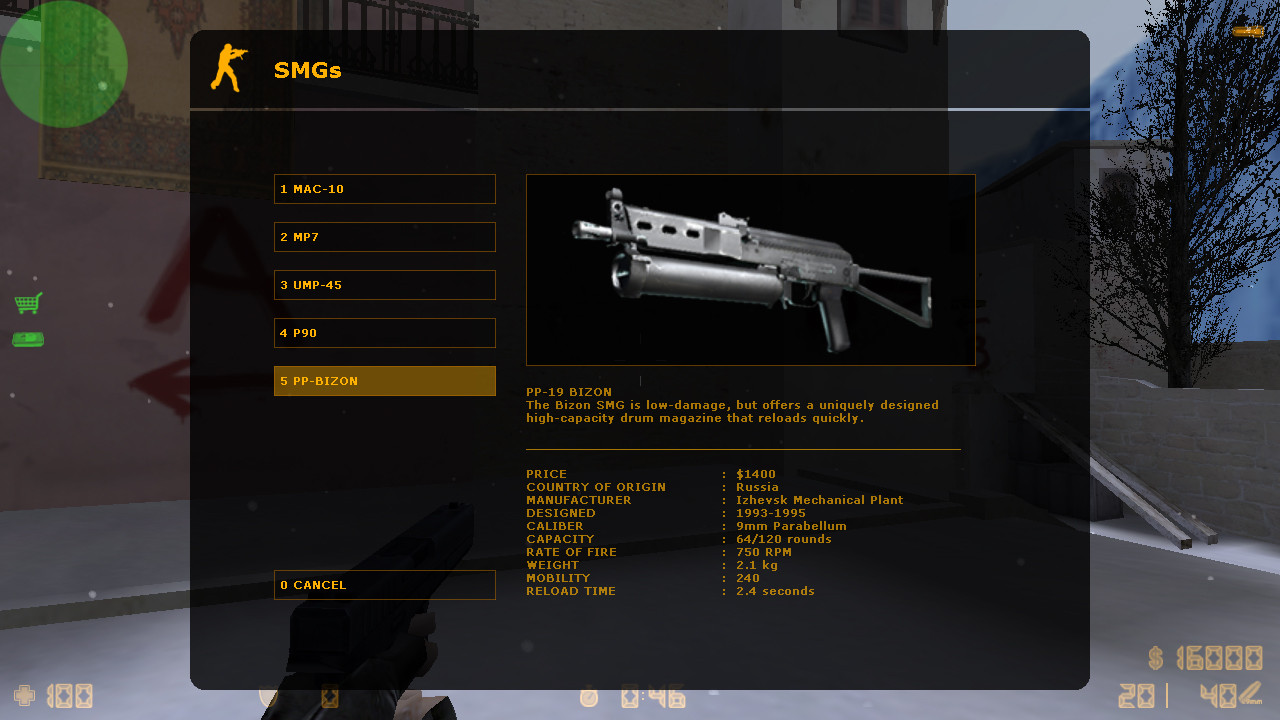
Task: Purchase the P90
Action: [384, 332]
